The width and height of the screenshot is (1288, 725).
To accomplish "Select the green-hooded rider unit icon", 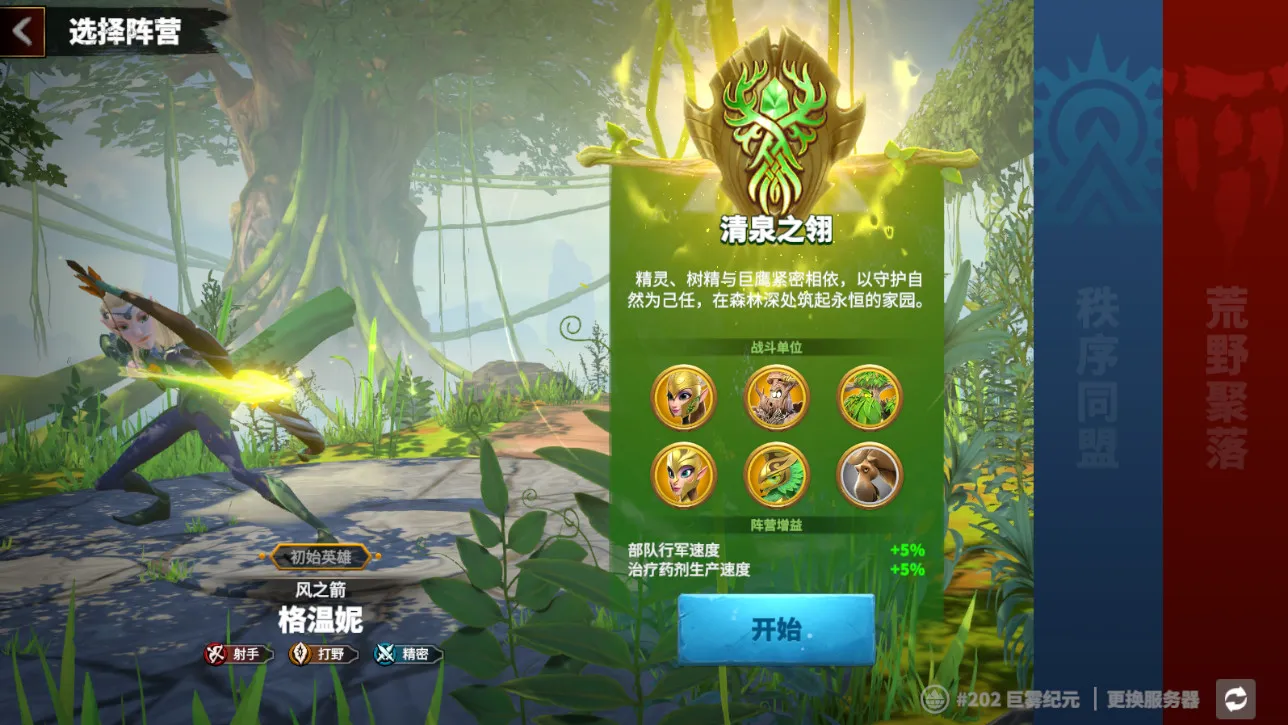I will (777, 474).
